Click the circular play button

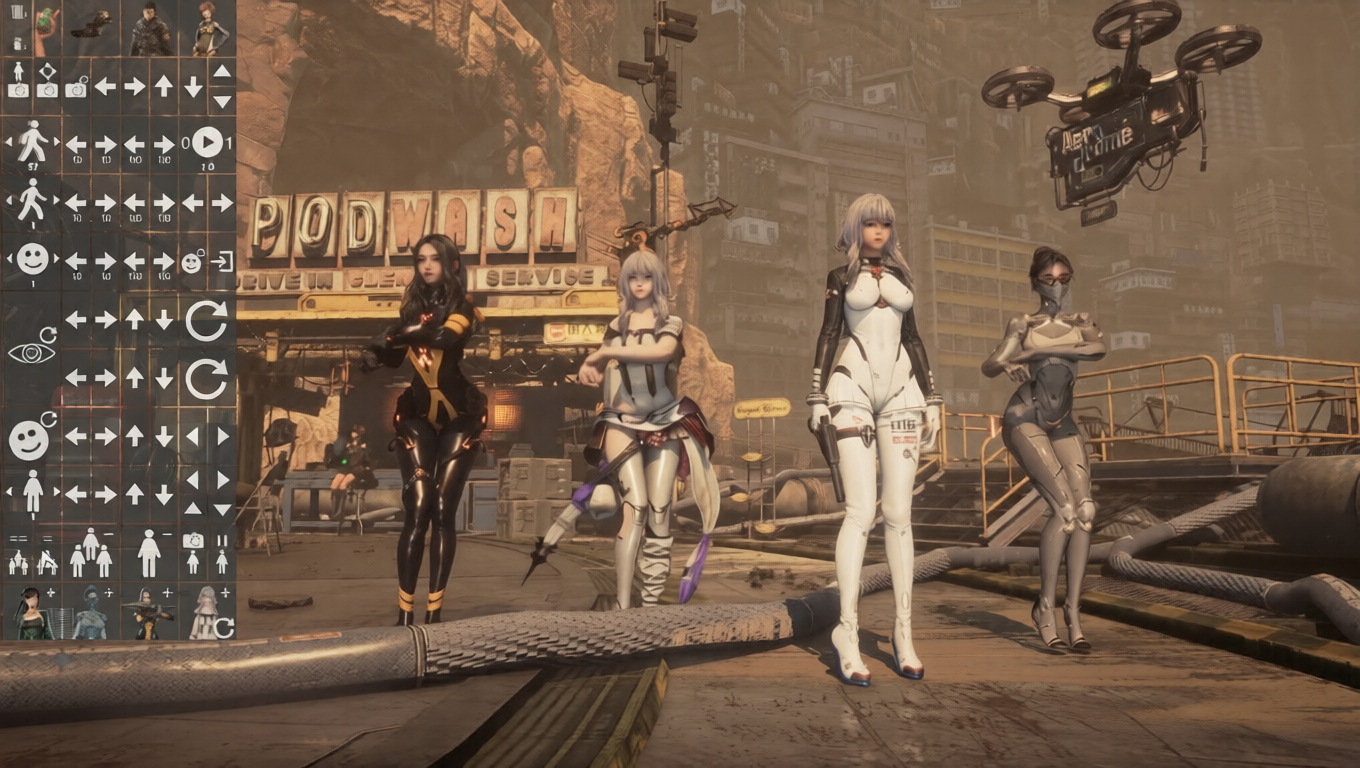(x=207, y=142)
